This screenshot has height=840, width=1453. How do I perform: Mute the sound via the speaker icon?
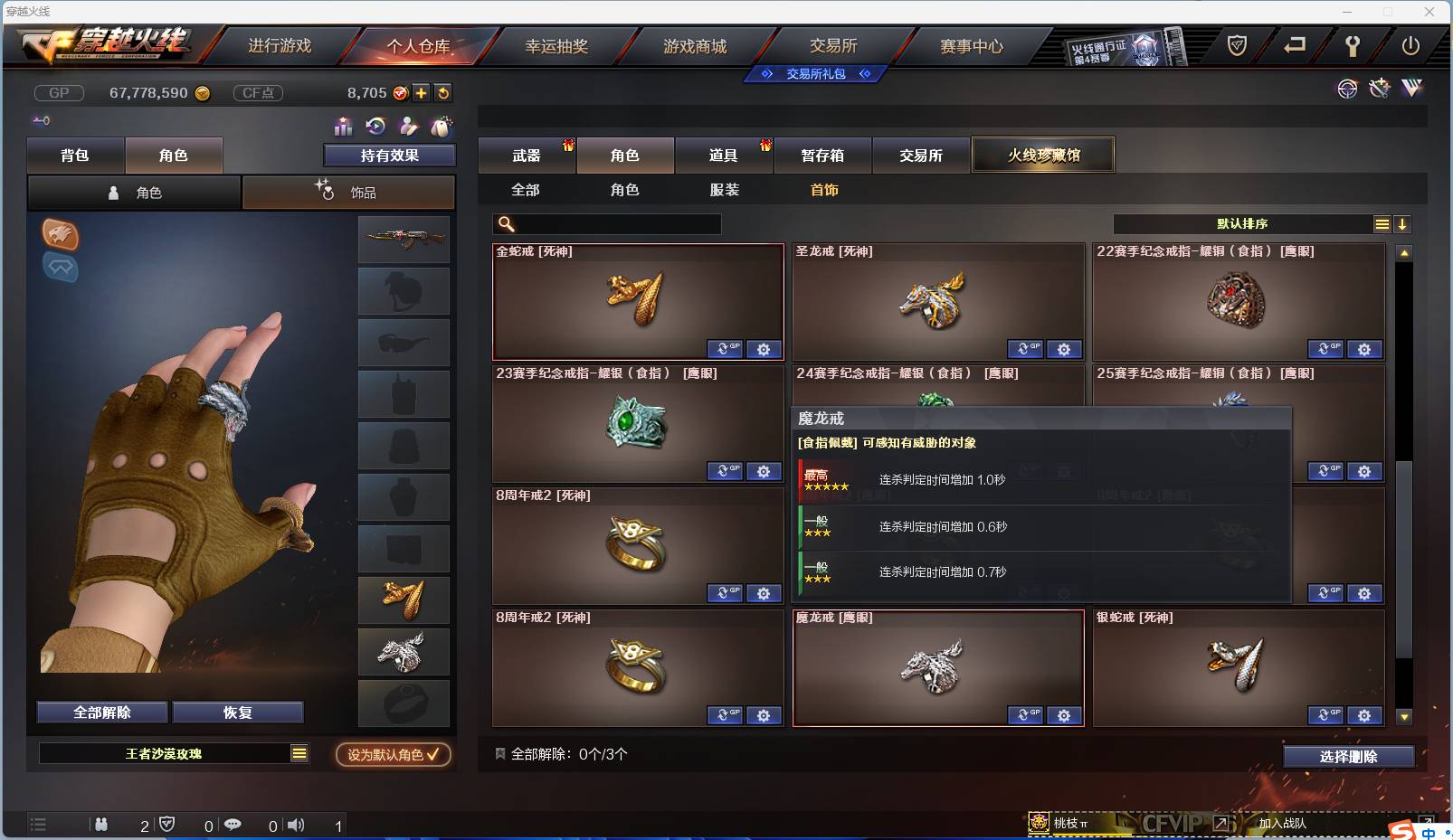pos(295,825)
